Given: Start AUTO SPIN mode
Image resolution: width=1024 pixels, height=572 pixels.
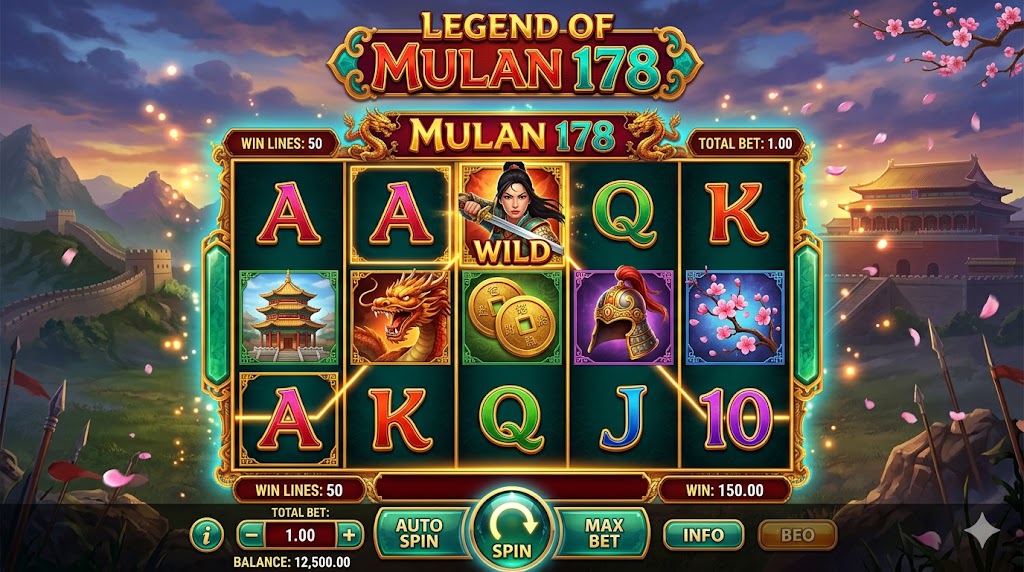Looking at the screenshot, I should (x=419, y=533).
